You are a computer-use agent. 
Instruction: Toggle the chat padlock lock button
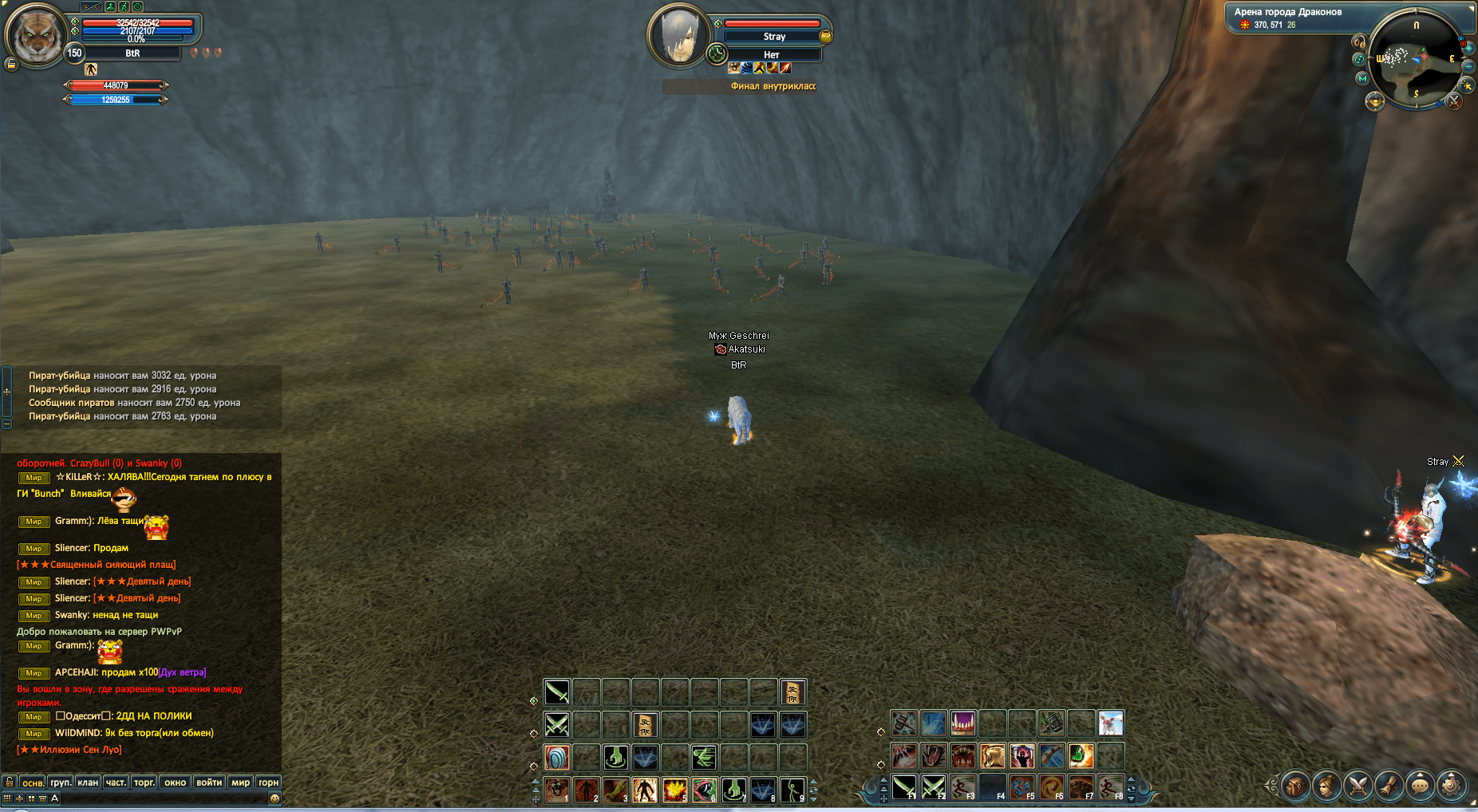(10, 782)
